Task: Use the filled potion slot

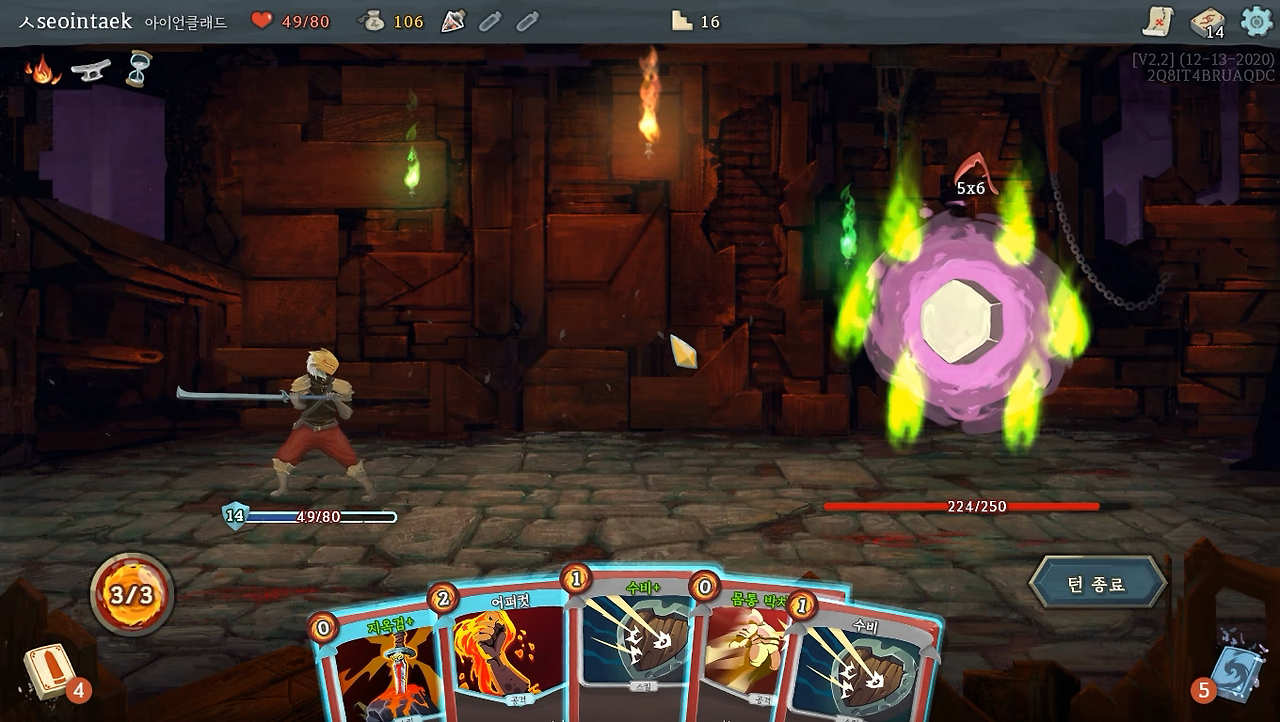Action: [453, 21]
